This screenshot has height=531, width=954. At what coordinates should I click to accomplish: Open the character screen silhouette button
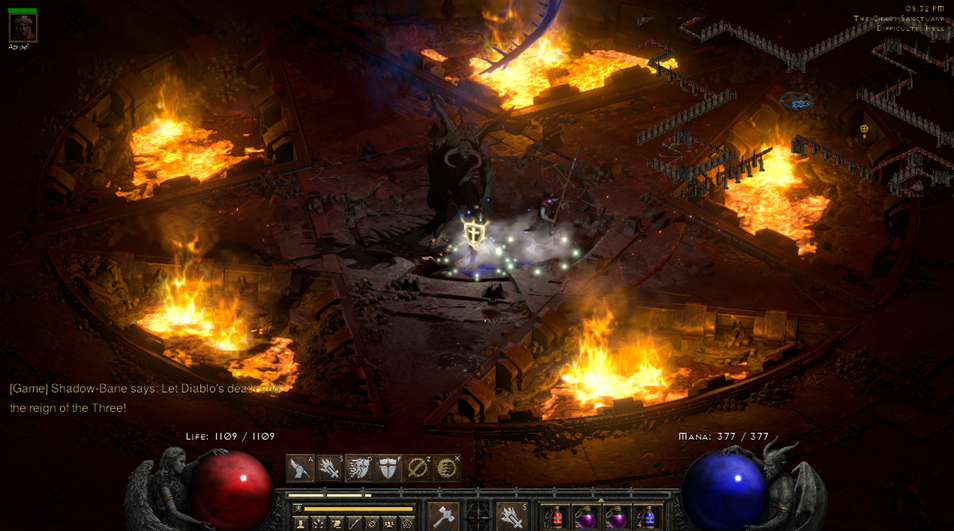pos(300,523)
